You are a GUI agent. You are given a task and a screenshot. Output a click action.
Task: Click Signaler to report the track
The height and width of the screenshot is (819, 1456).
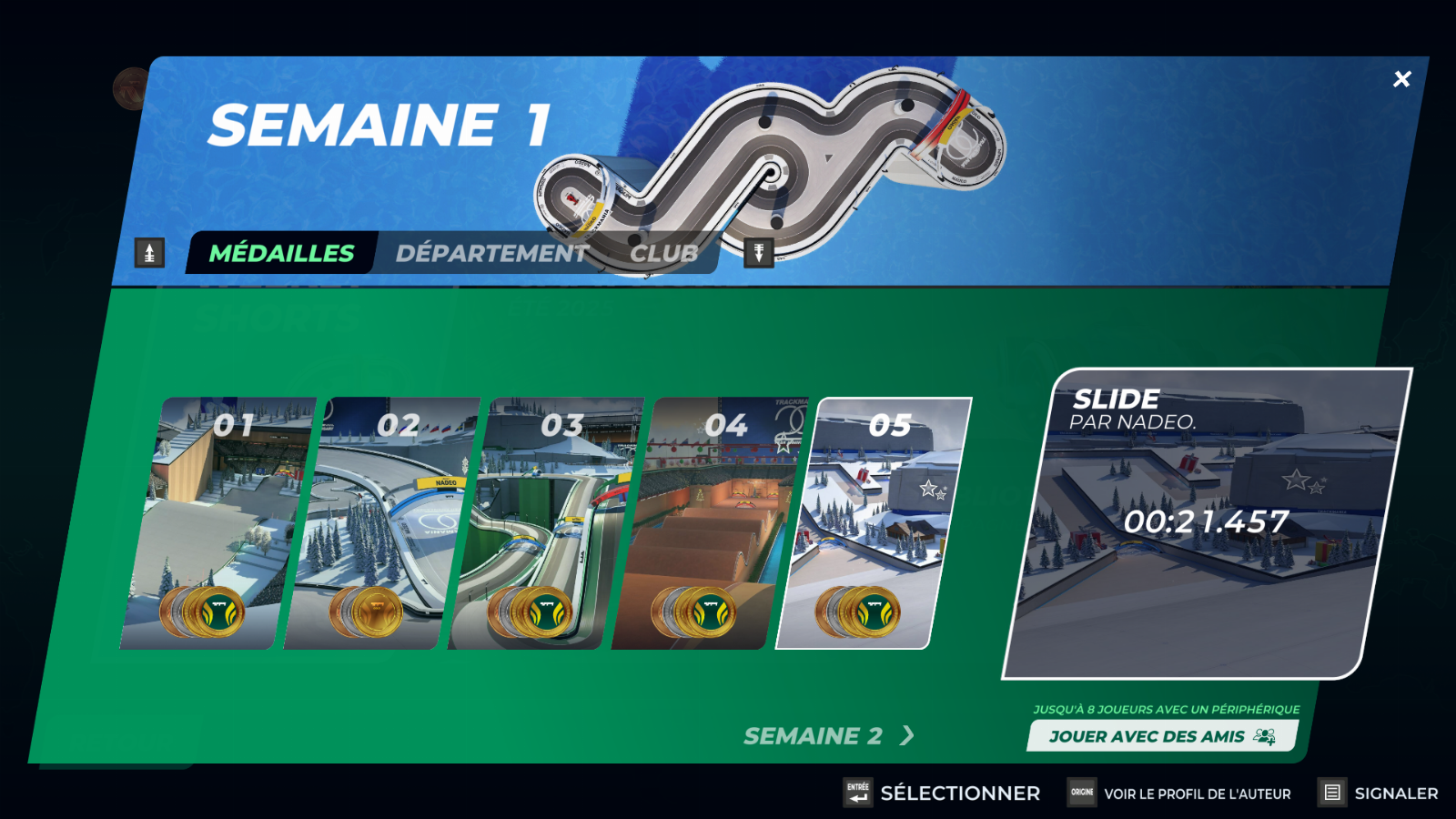[x=1379, y=793]
